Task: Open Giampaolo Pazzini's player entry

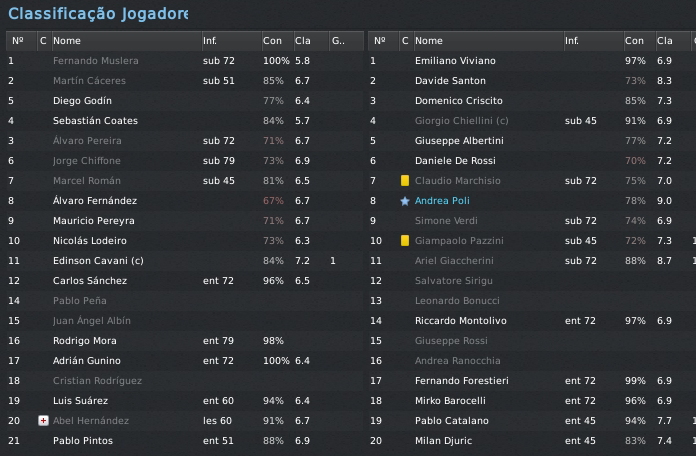Action: [x=462, y=241]
